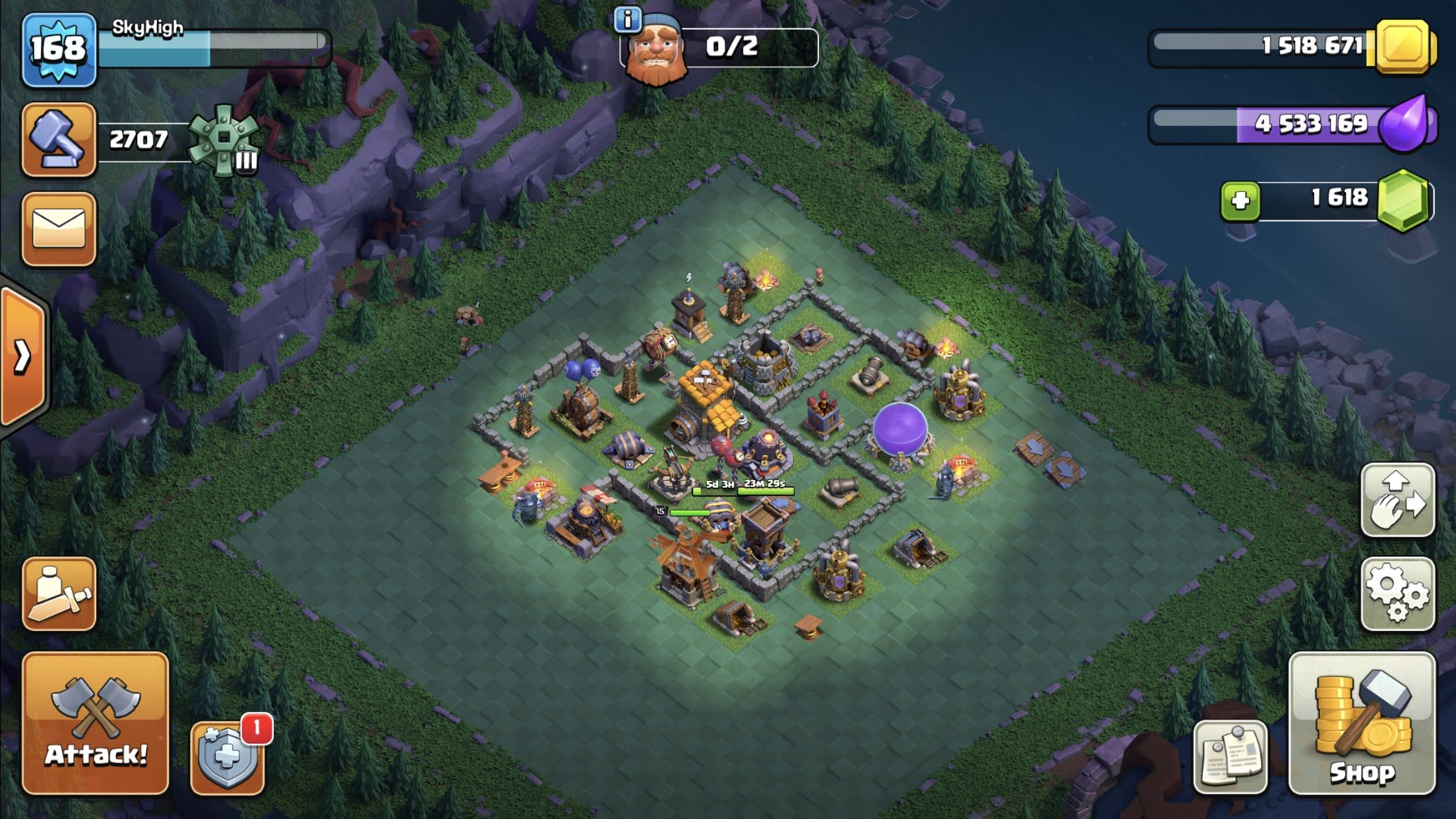Open the army potion and sword button

click(59, 593)
